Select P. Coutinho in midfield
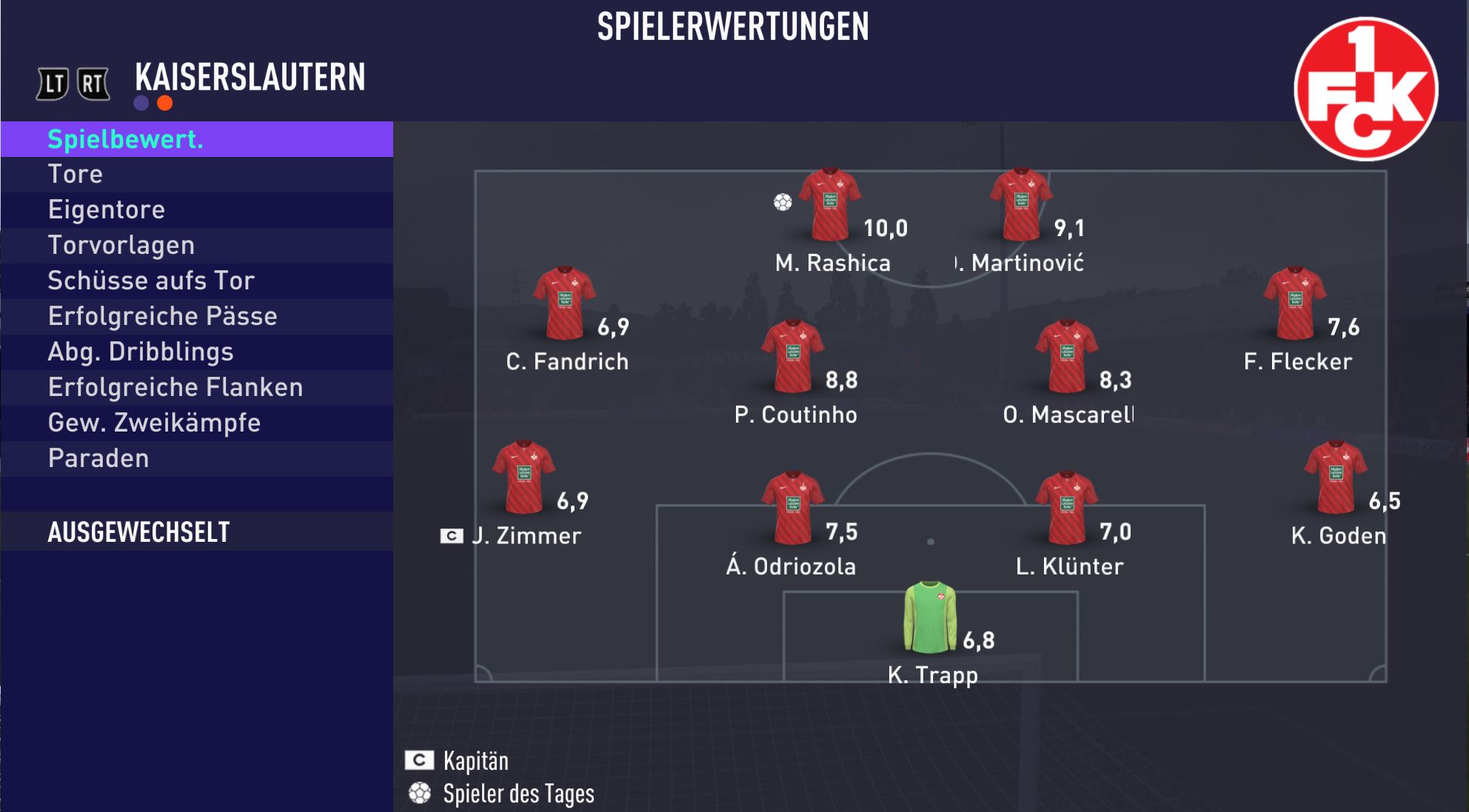Viewport: 1469px width, 812px height. pos(792,356)
